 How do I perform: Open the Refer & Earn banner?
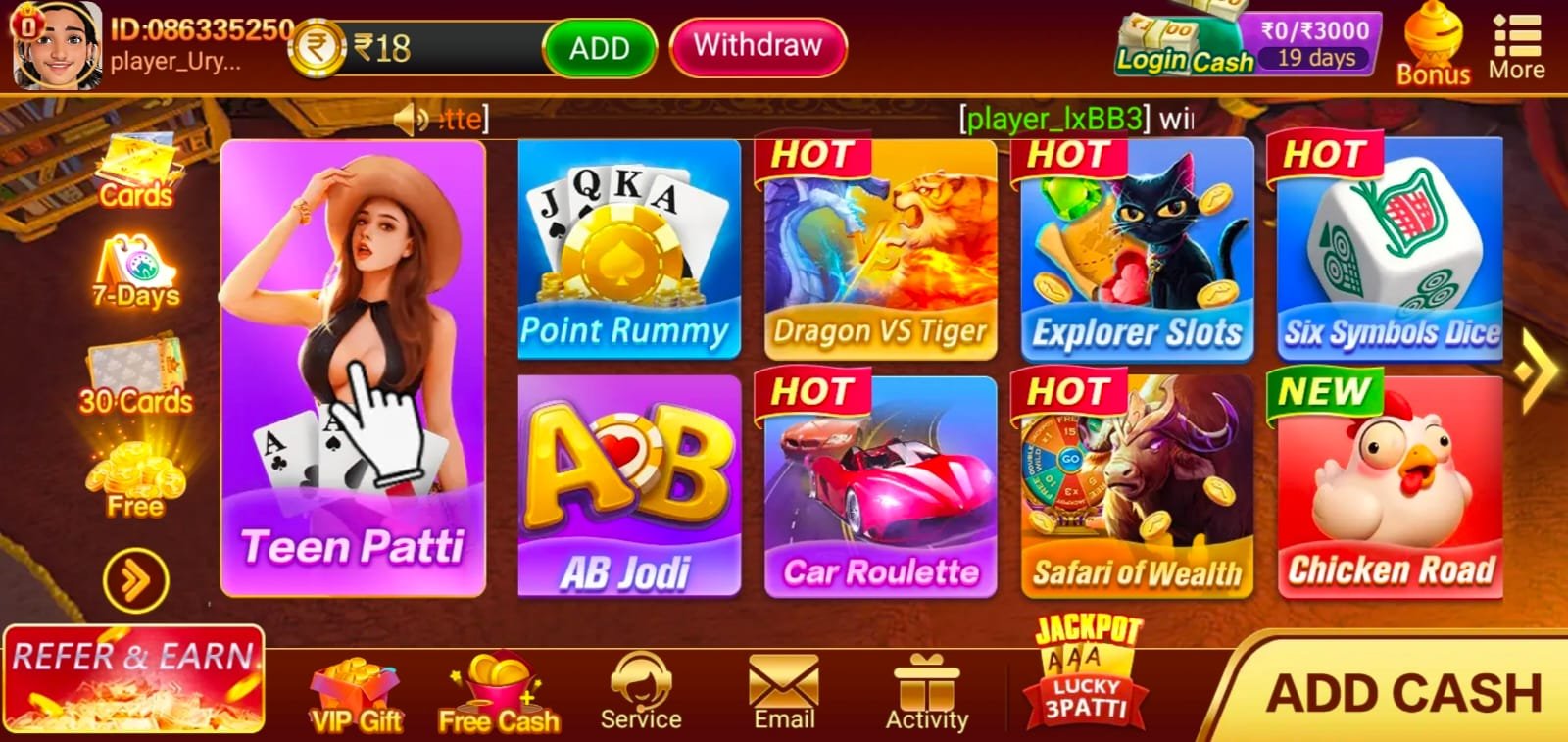point(132,678)
